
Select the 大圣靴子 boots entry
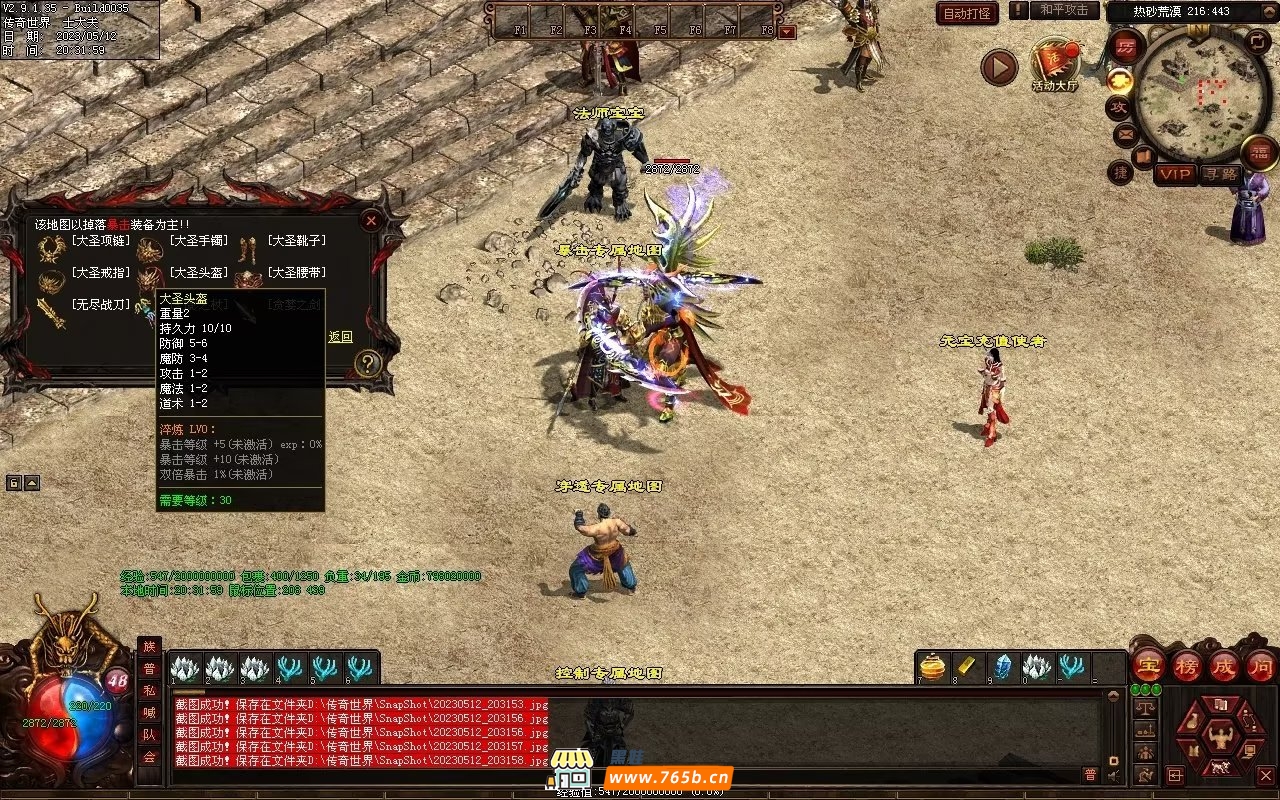tap(296, 241)
